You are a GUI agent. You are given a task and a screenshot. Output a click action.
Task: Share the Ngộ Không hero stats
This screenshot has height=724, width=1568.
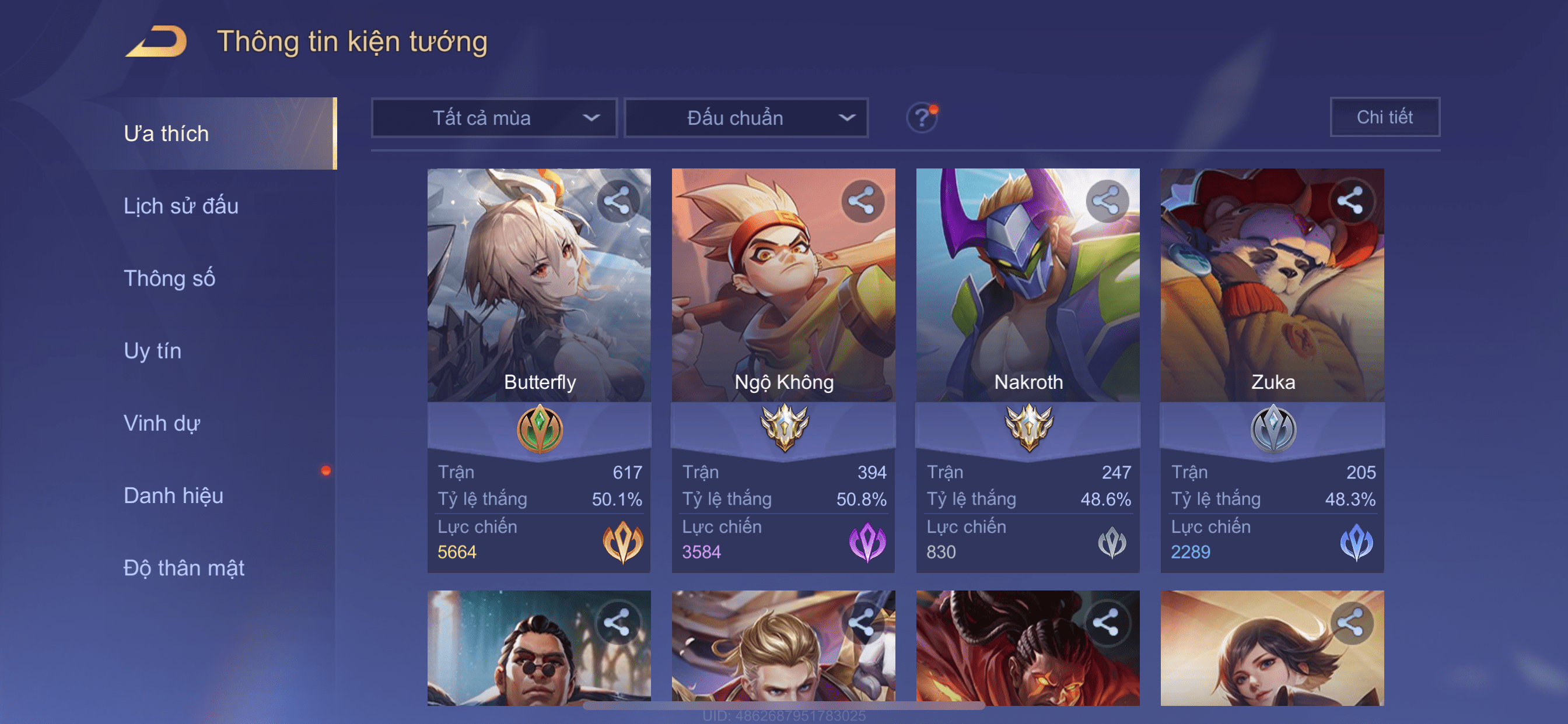862,201
